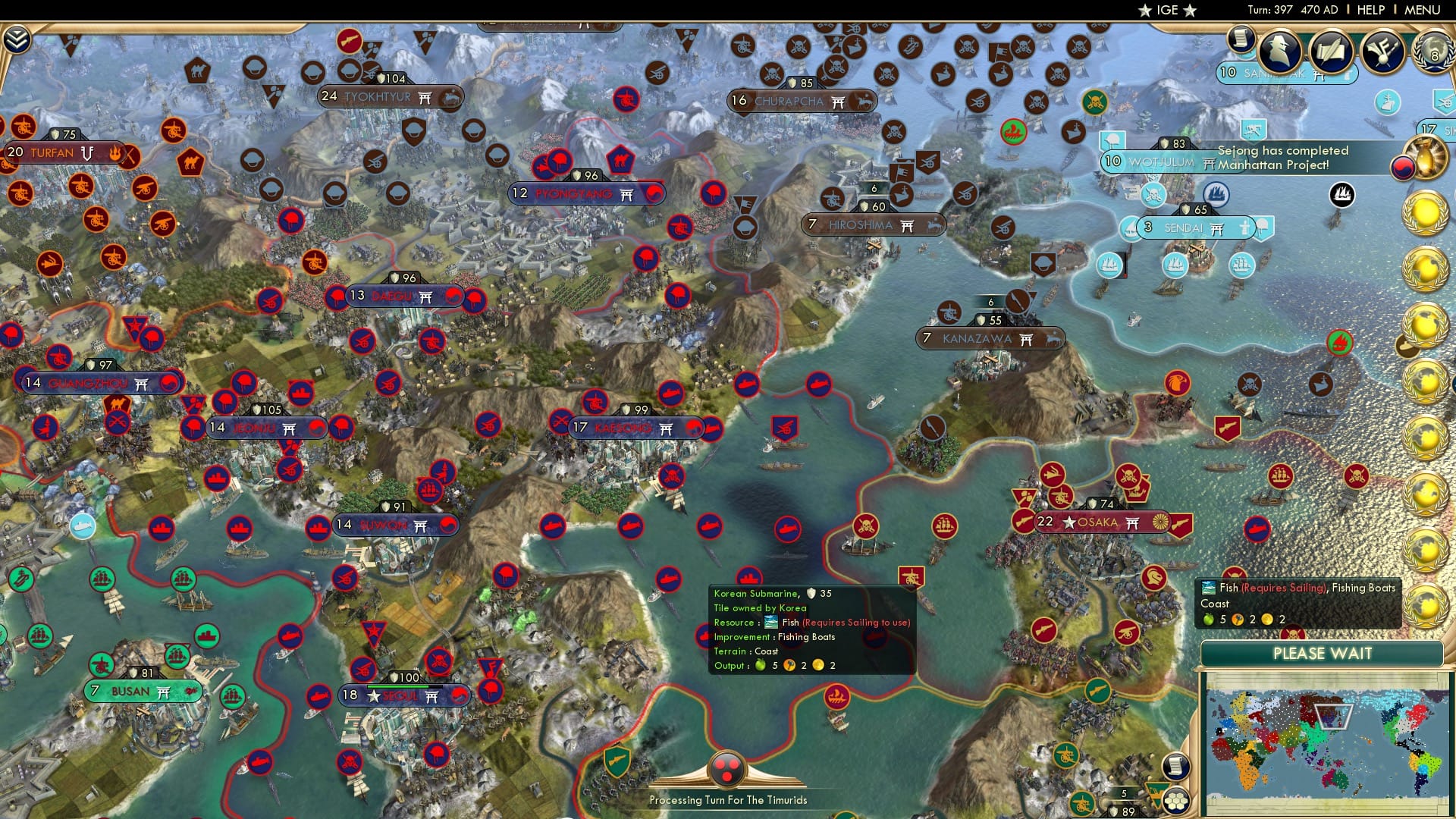1456x819 pixels.
Task: Click the Sejong Manhattan Project notification text
Action: (x=1282, y=158)
